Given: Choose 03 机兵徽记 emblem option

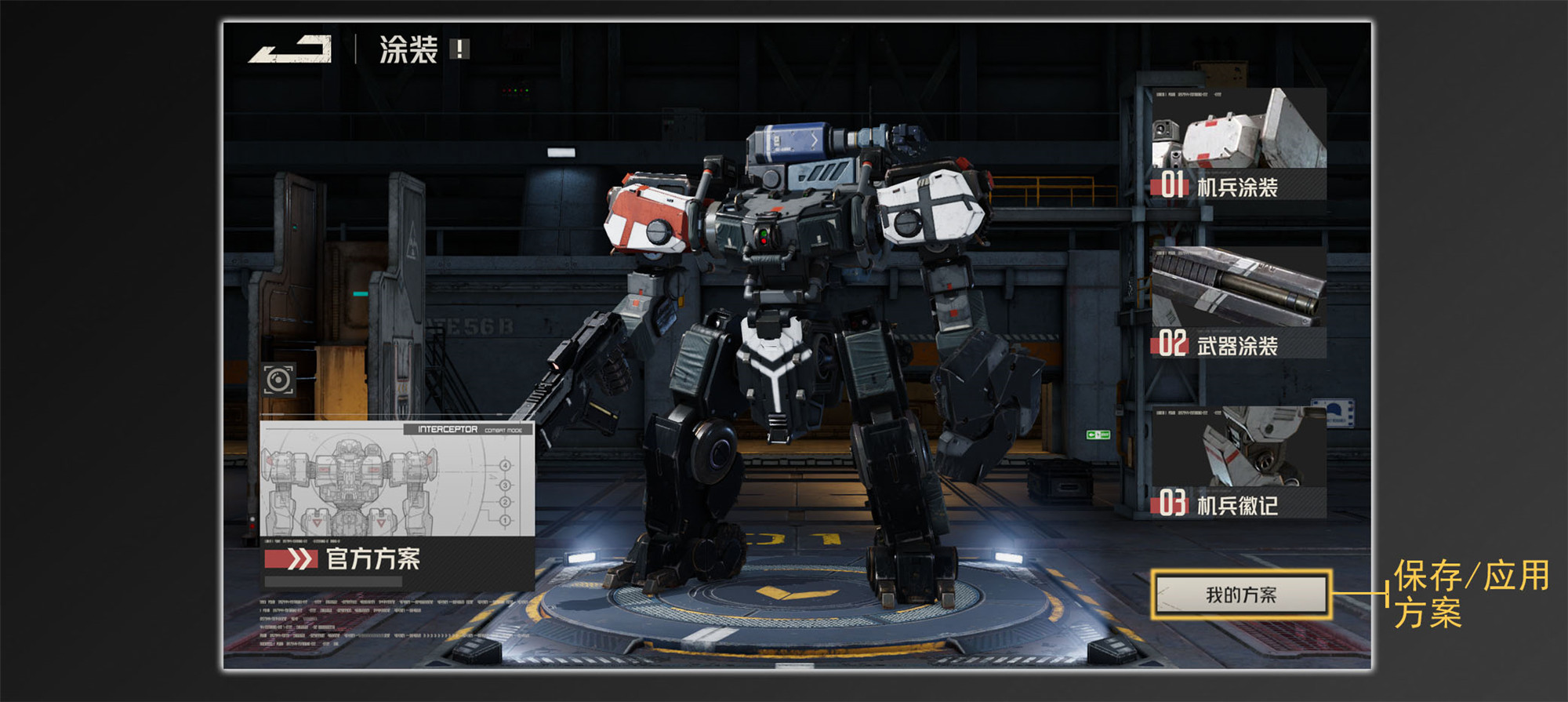Looking at the screenshot, I should tap(1238, 463).
